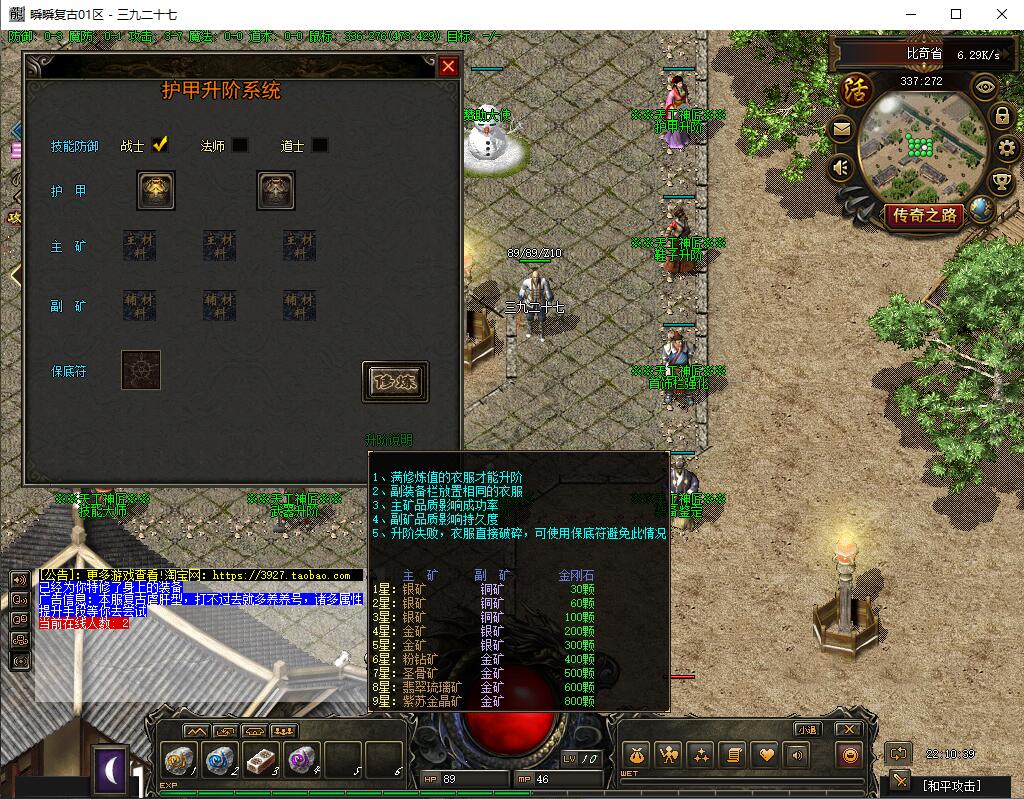Tick the 法师 mage checkbox

point(240,145)
